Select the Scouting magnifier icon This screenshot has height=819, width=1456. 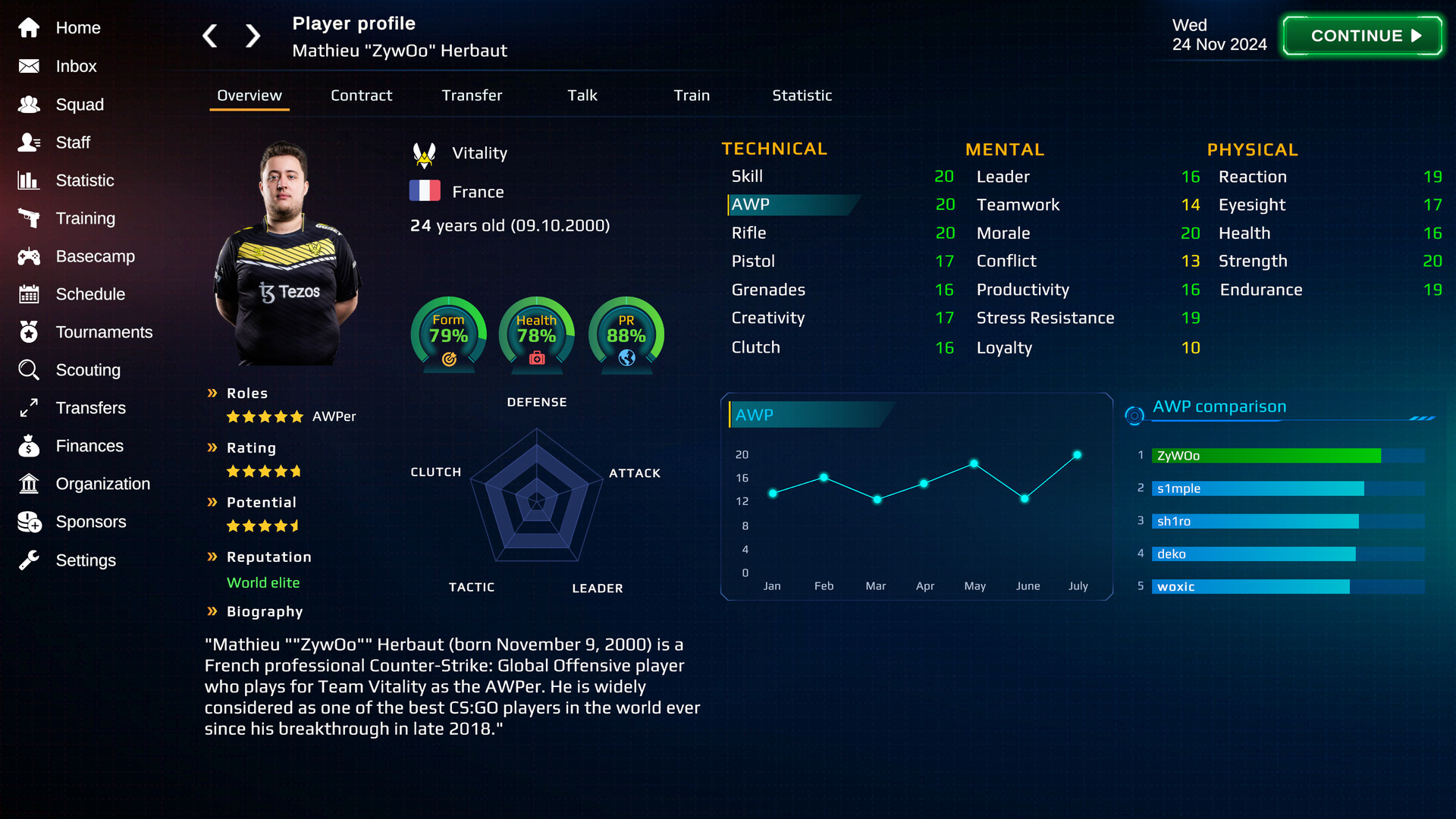point(29,370)
